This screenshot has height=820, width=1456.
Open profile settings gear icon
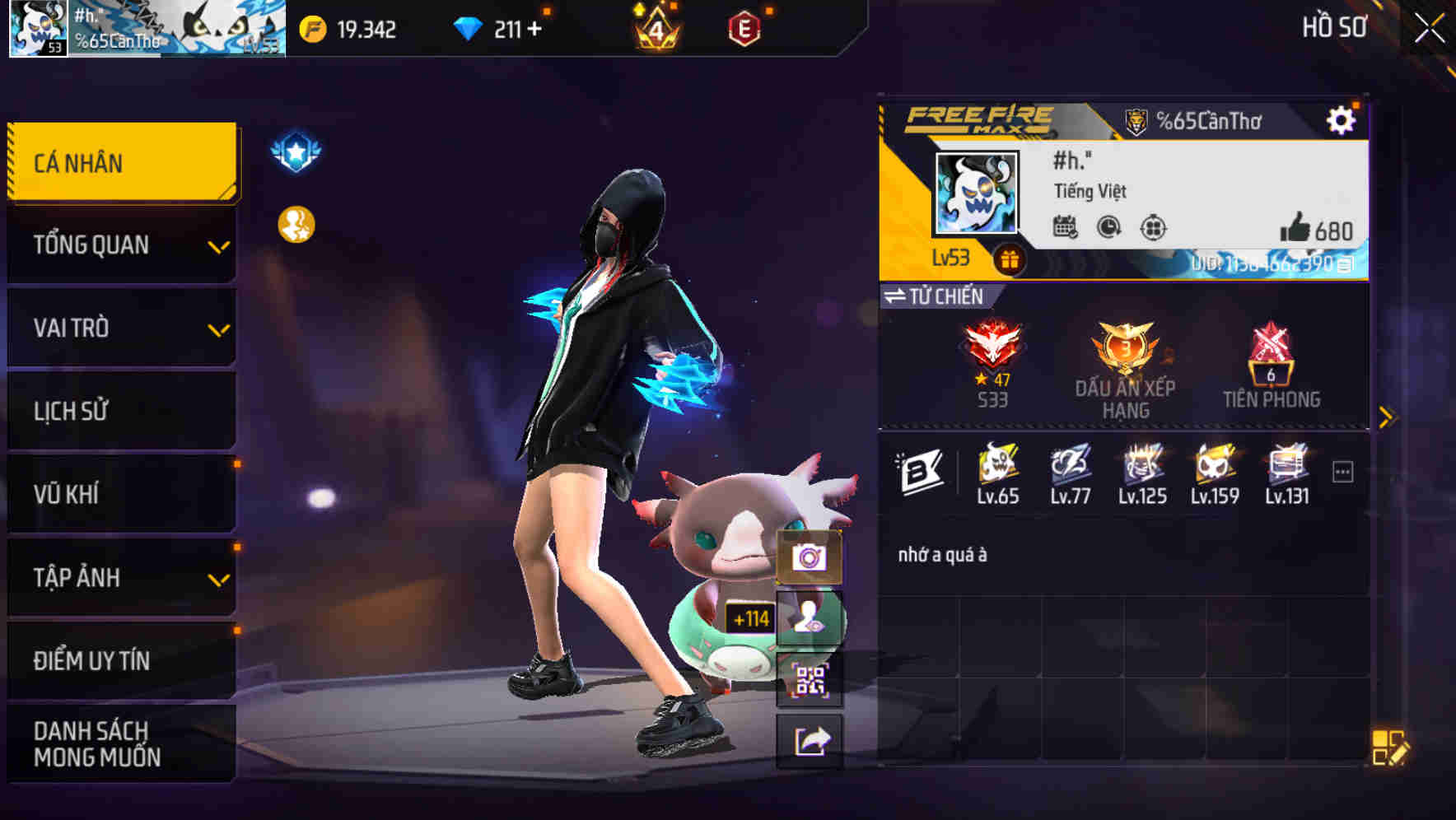point(1342,119)
